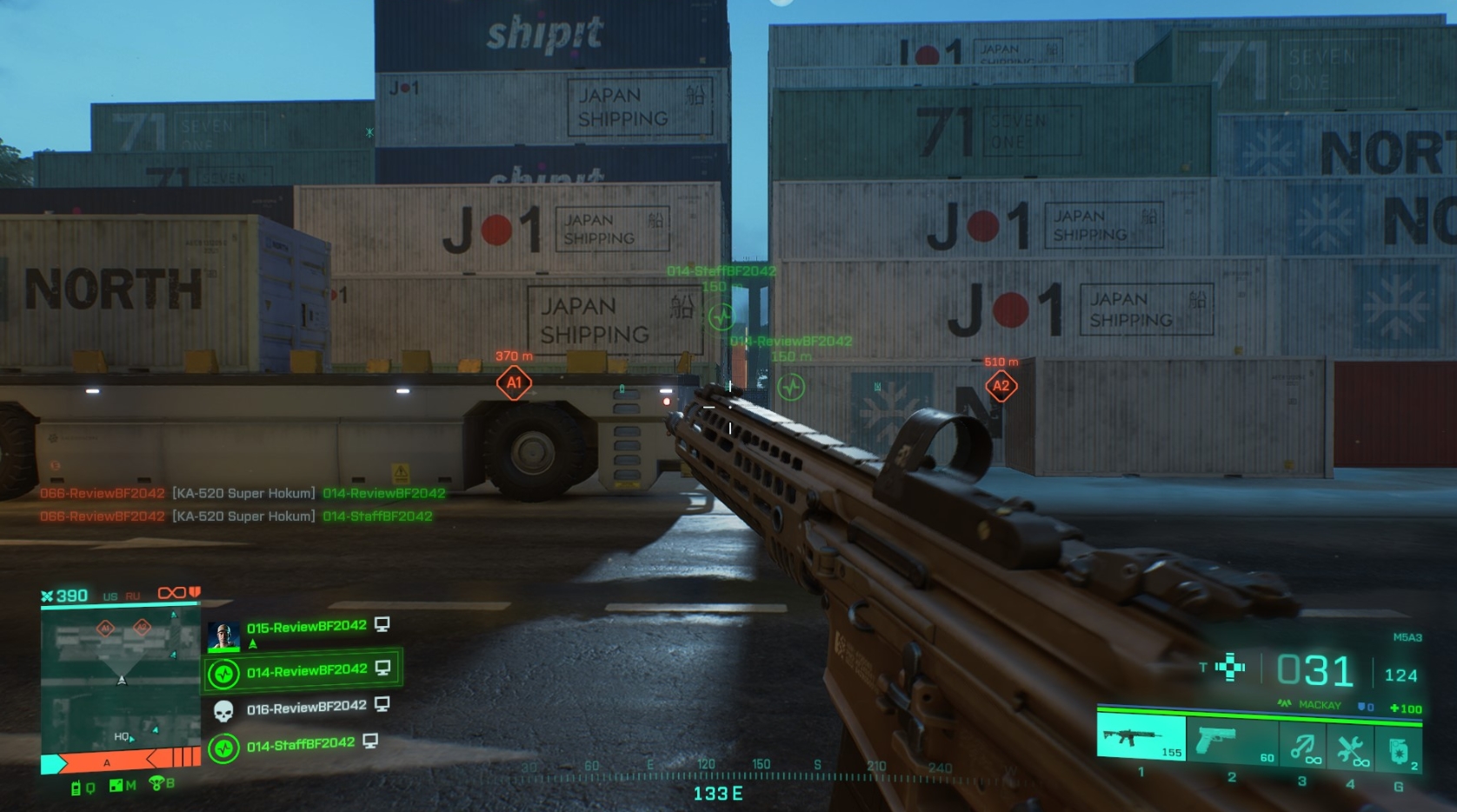The height and width of the screenshot is (812, 1457).
Task: Click the skull icon next to 016-ReviewBF2042
Action: tap(223, 710)
